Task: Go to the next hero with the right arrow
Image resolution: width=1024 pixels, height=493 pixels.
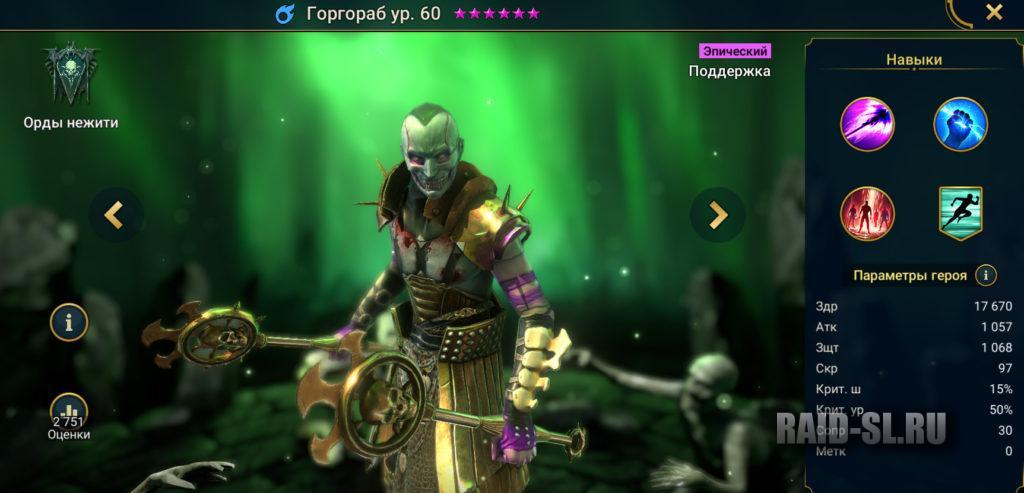Action: [x=717, y=214]
